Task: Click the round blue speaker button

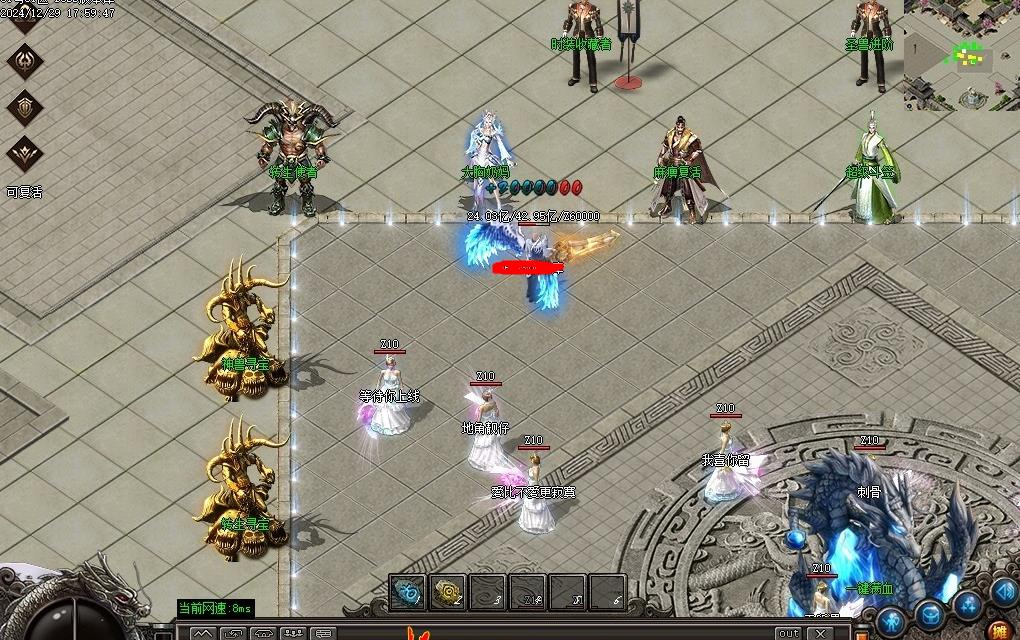Action: [x=1004, y=592]
